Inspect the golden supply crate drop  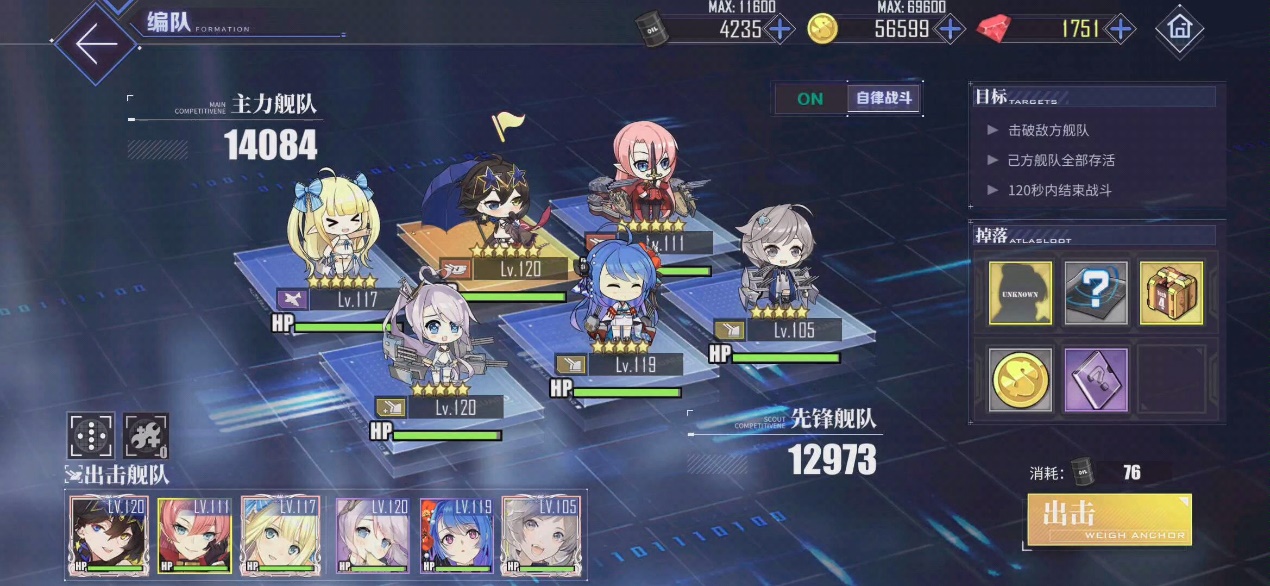pyautogui.click(x=1171, y=293)
